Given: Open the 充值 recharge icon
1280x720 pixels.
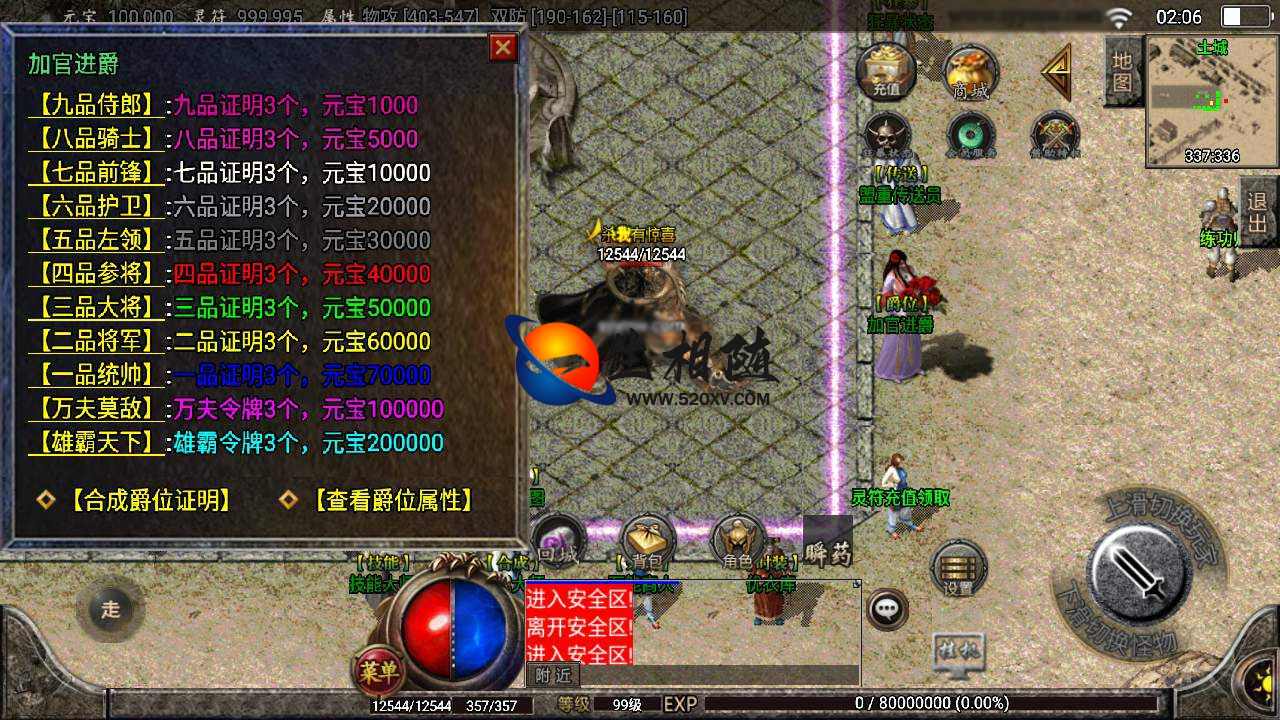Looking at the screenshot, I should [884, 70].
